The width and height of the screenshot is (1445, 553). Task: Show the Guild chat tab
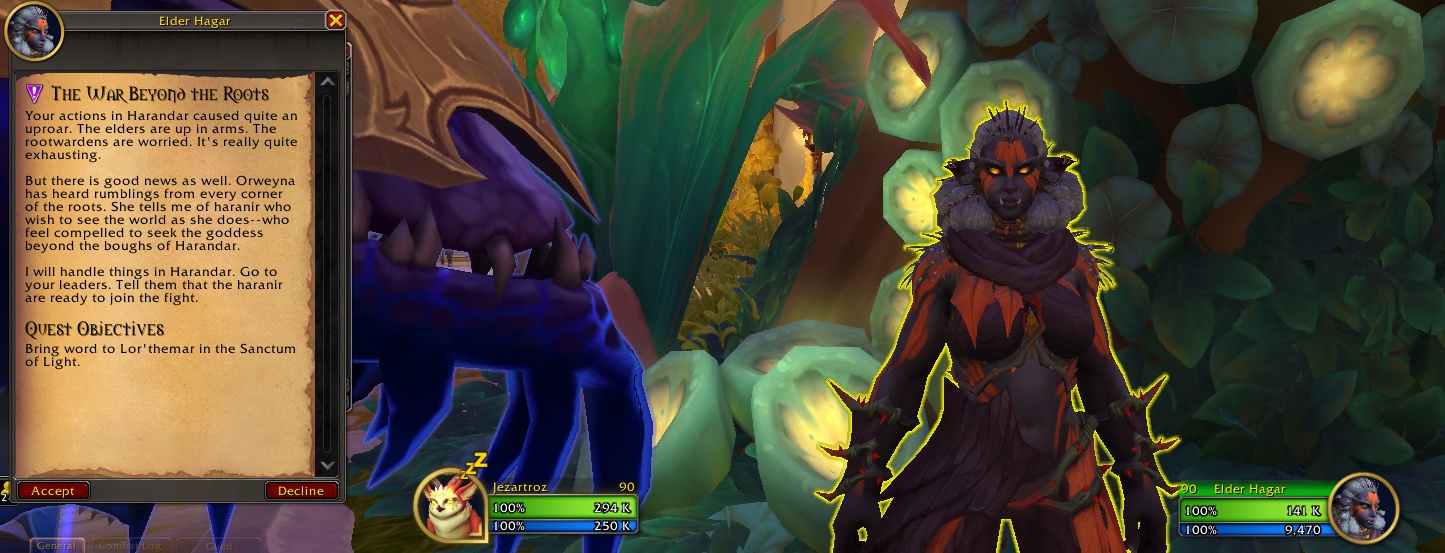click(x=218, y=546)
